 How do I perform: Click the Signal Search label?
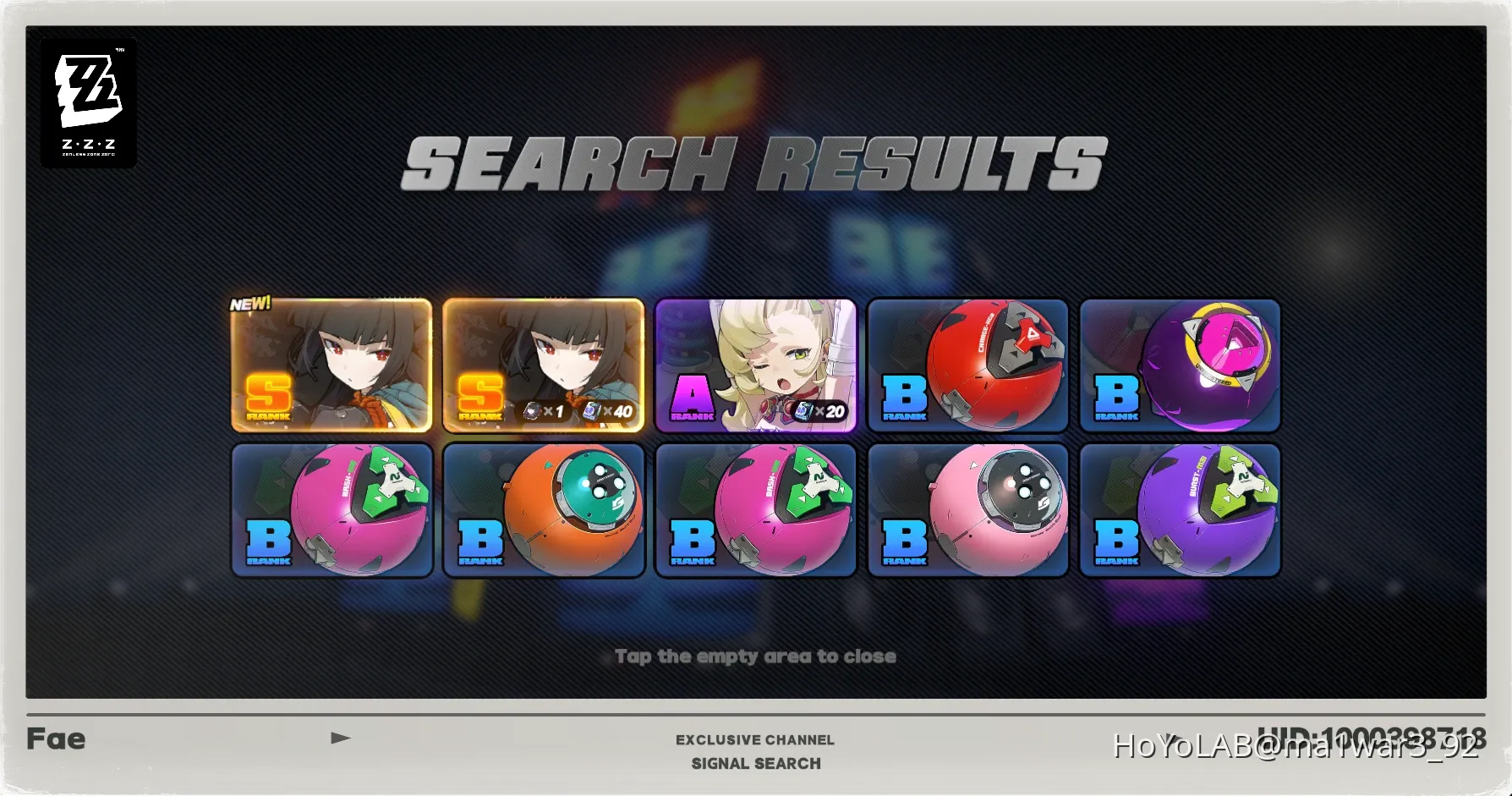(755, 763)
